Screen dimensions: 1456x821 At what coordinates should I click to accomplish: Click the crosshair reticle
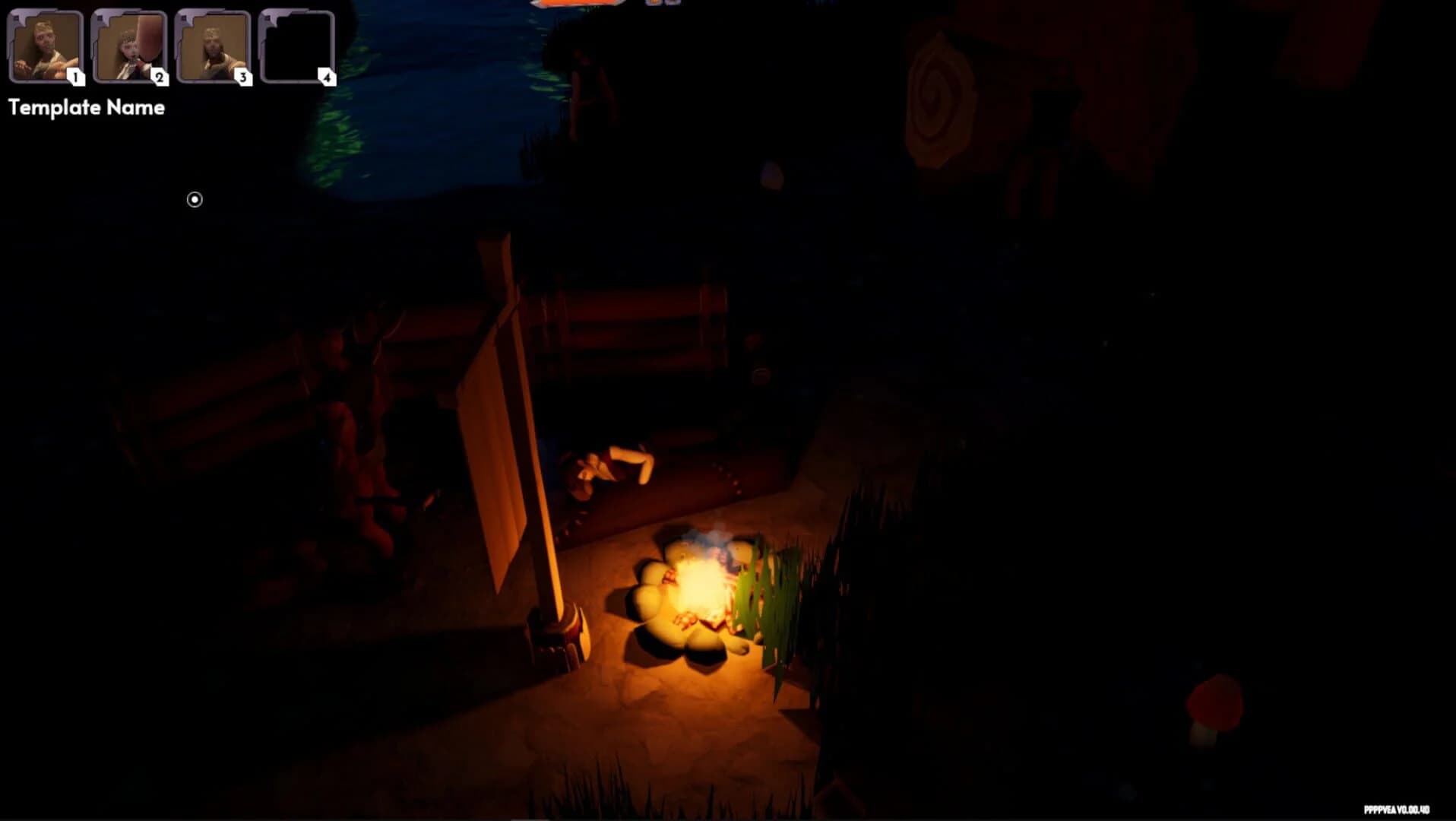(193, 198)
